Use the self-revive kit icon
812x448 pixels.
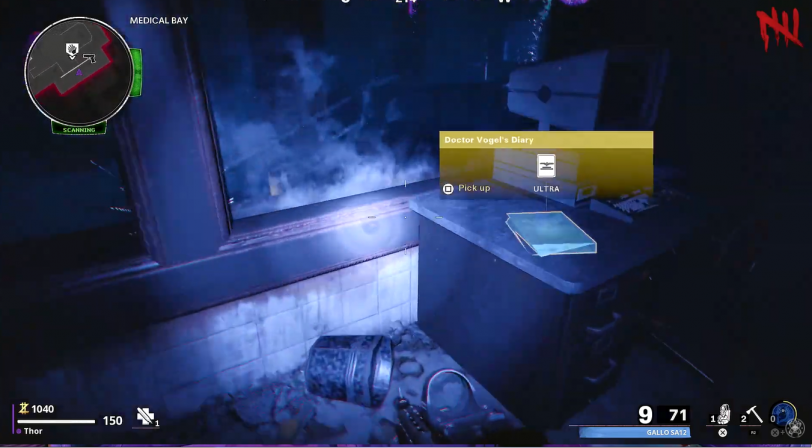pyautogui.click(x=146, y=418)
